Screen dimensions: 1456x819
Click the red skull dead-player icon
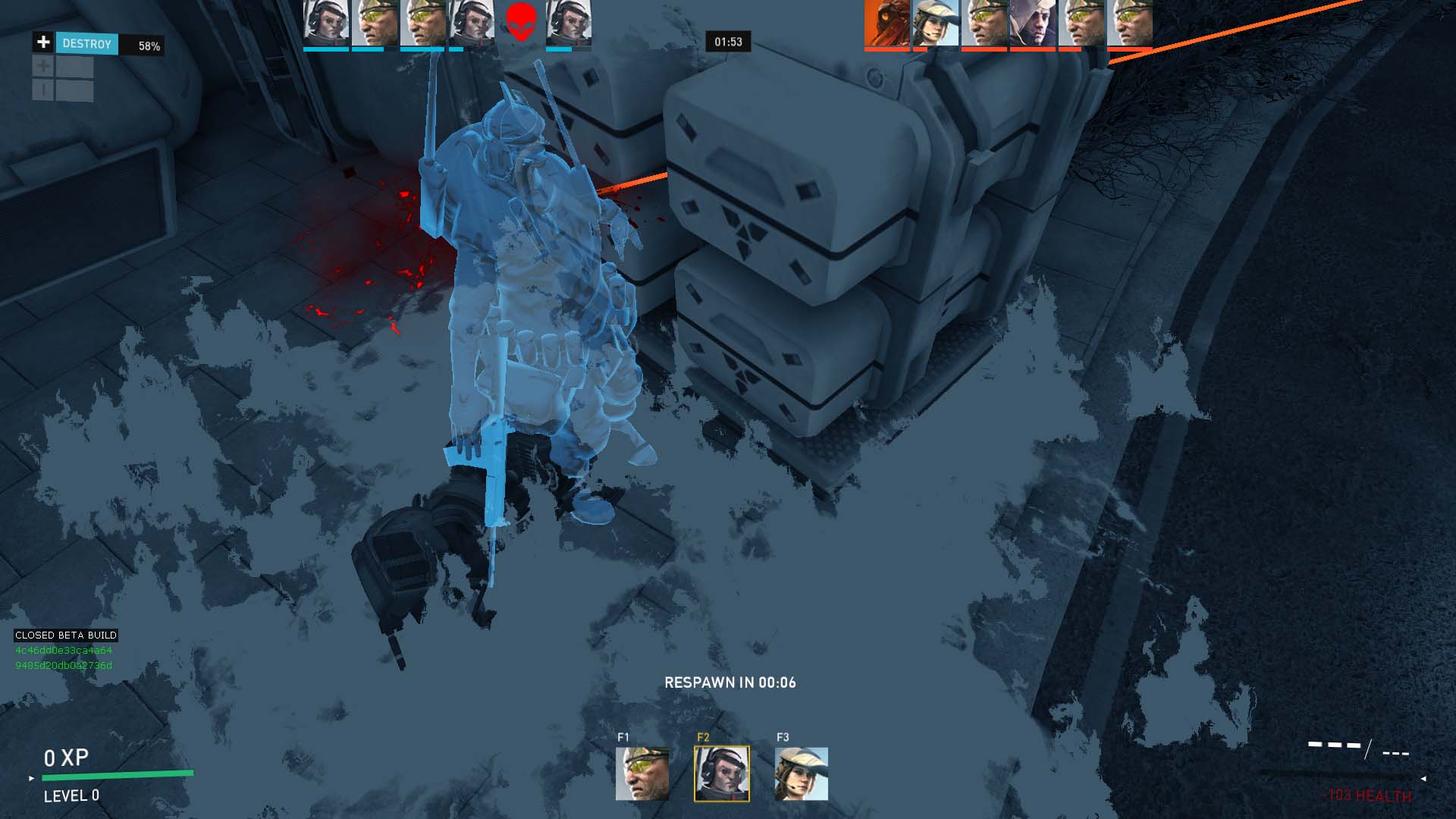point(520,22)
